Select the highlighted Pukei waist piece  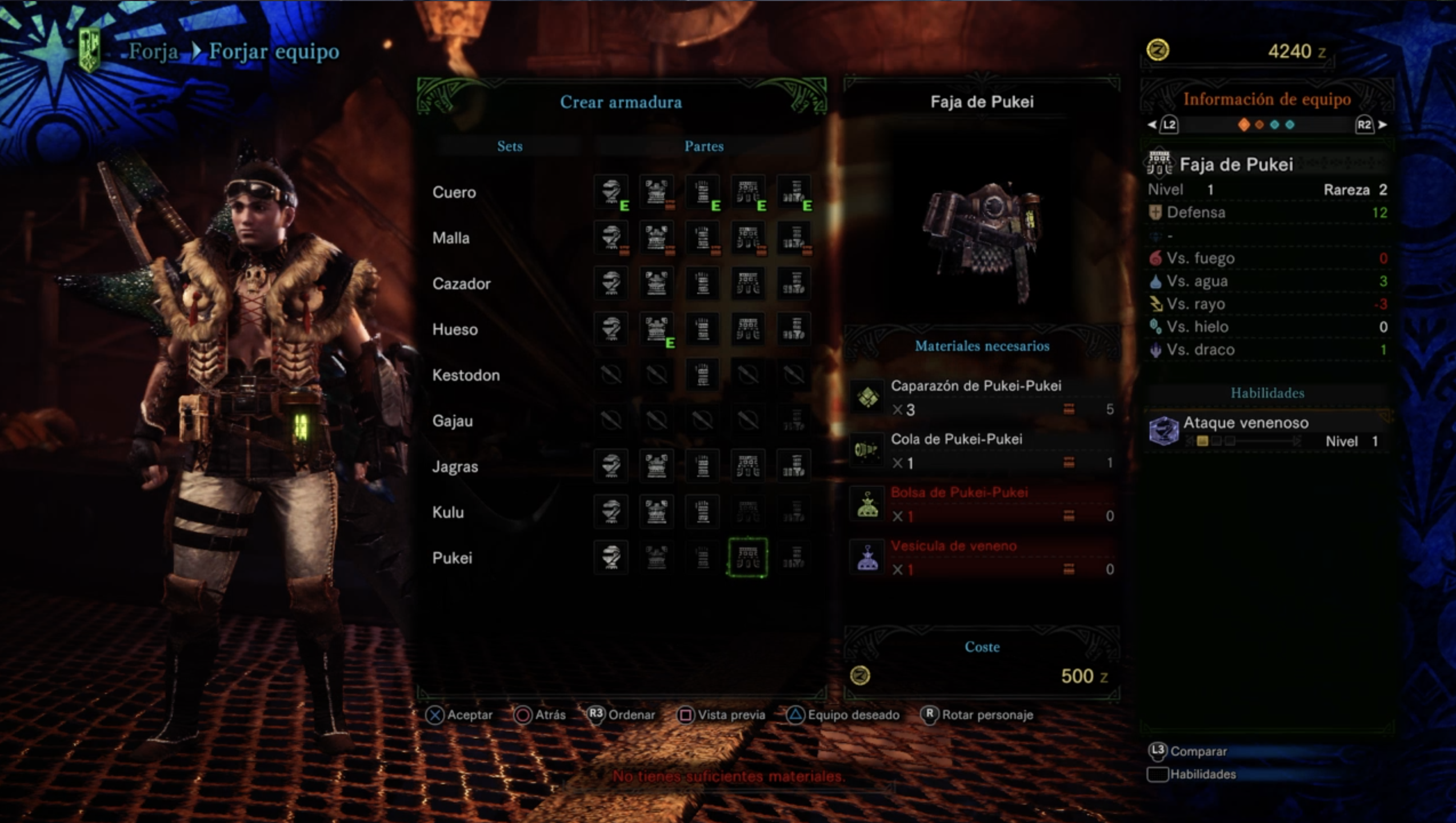pos(748,557)
